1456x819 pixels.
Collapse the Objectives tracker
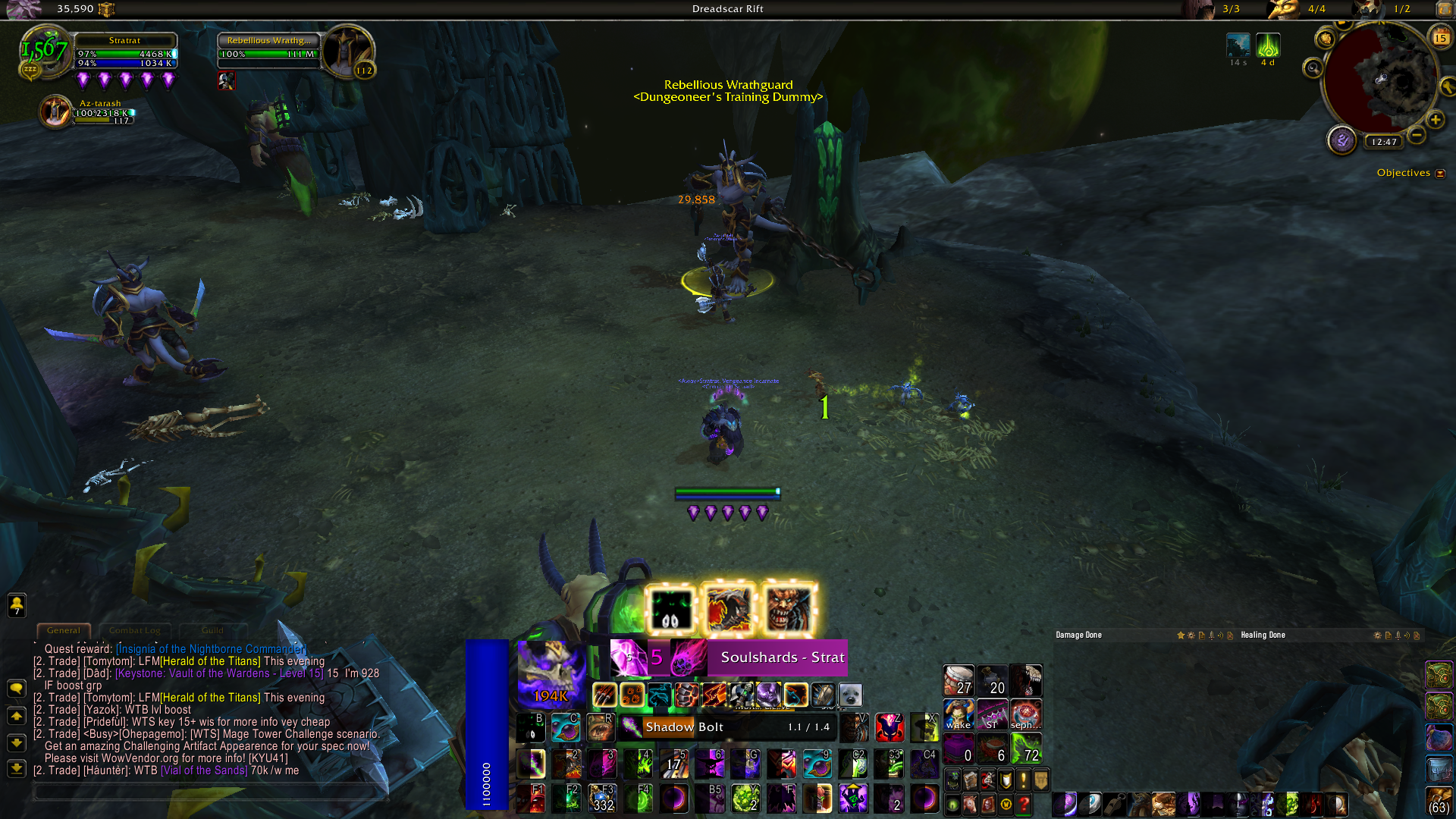click(1440, 174)
